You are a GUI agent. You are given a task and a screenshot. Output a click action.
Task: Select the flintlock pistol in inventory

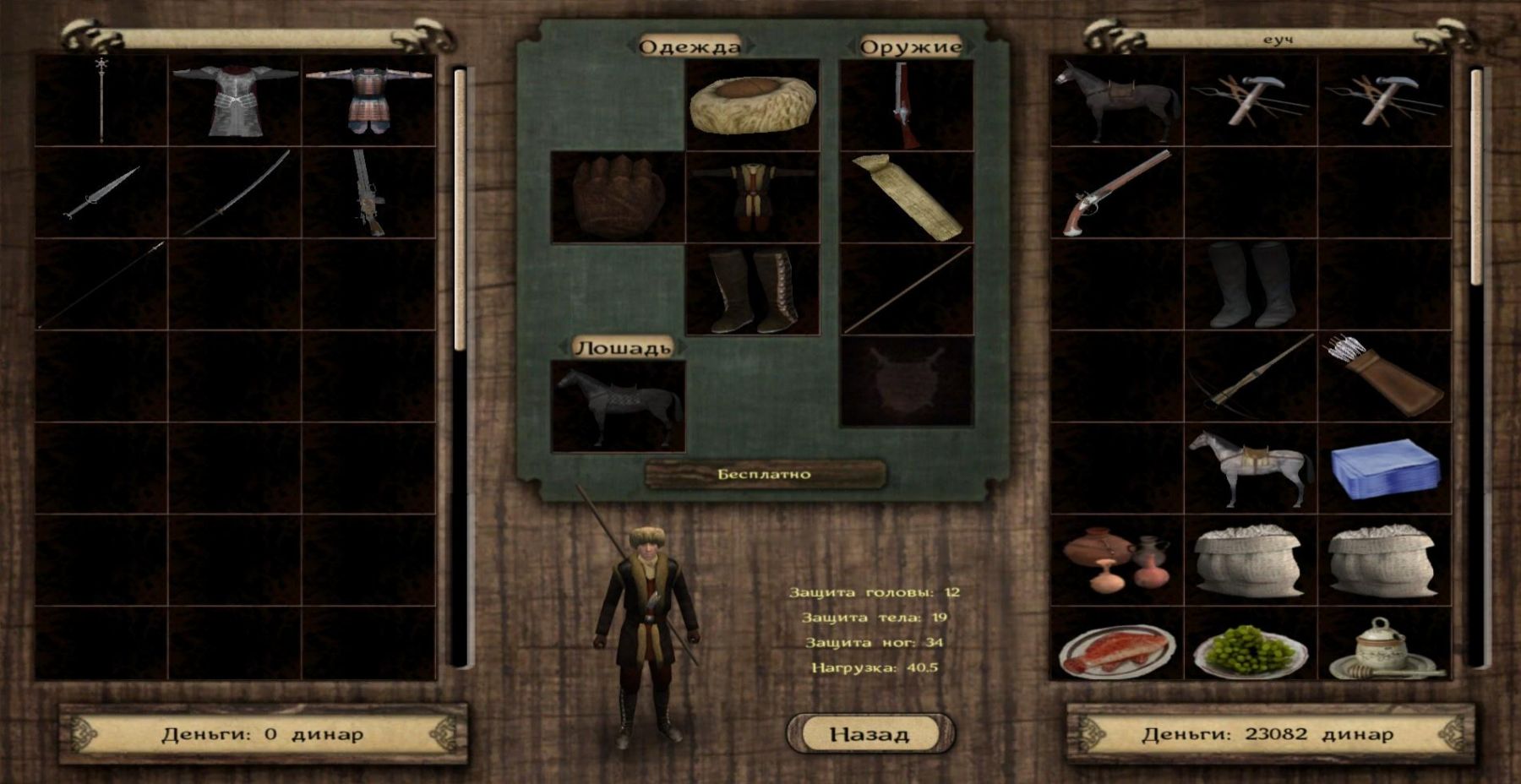(x=1115, y=193)
